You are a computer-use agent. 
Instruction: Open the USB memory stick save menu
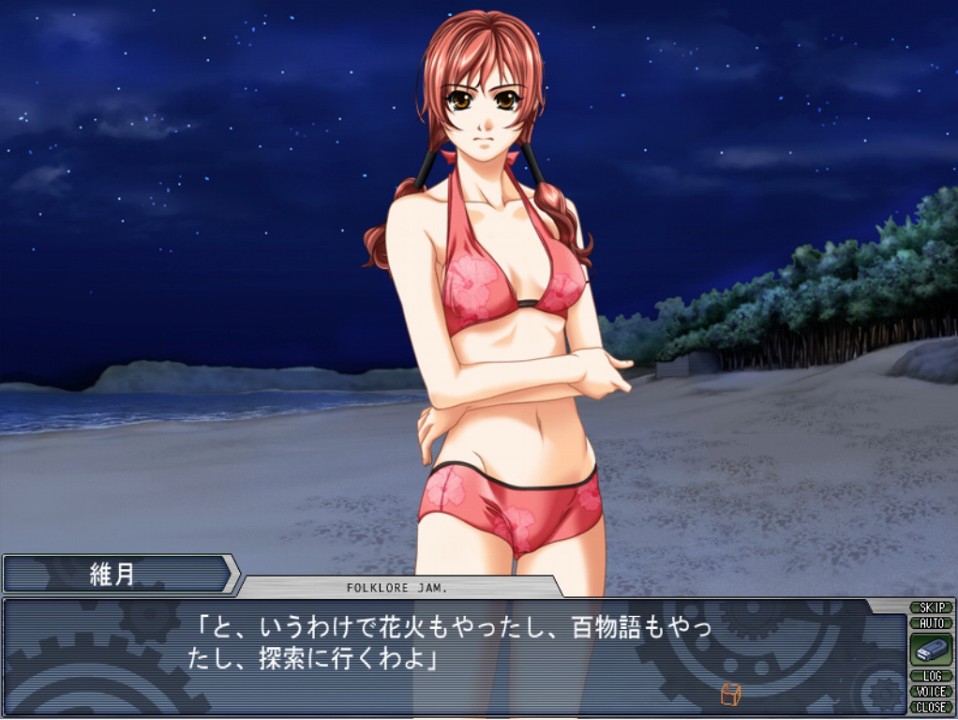click(931, 649)
